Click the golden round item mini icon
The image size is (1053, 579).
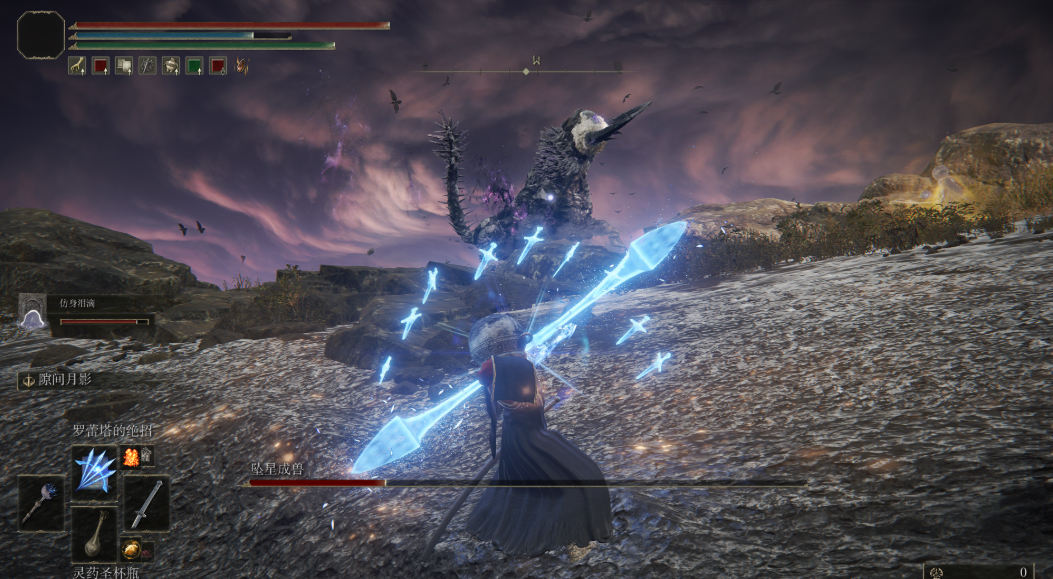pyautogui.click(x=131, y=548)
